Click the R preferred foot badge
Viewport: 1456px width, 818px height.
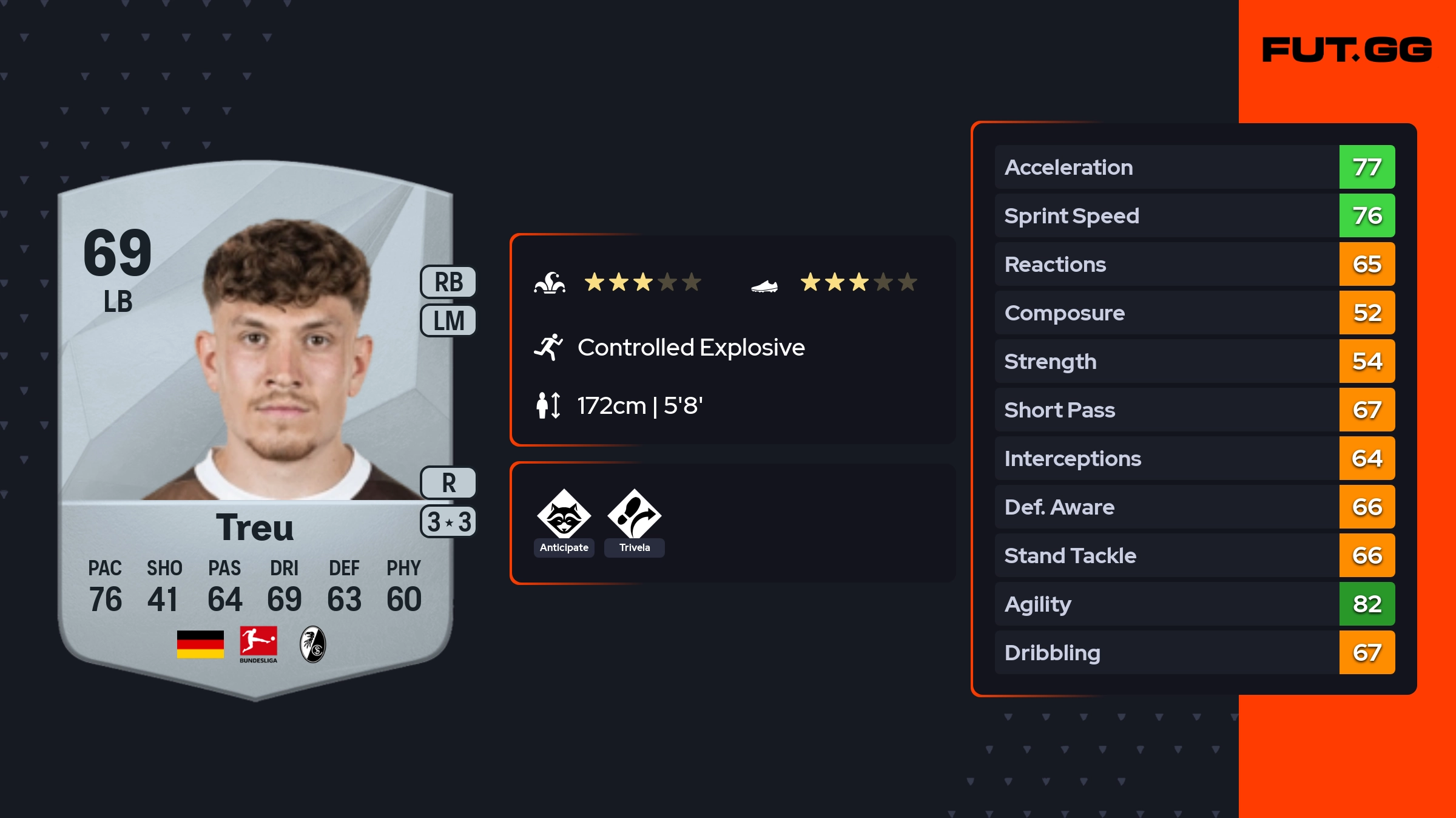448,483
